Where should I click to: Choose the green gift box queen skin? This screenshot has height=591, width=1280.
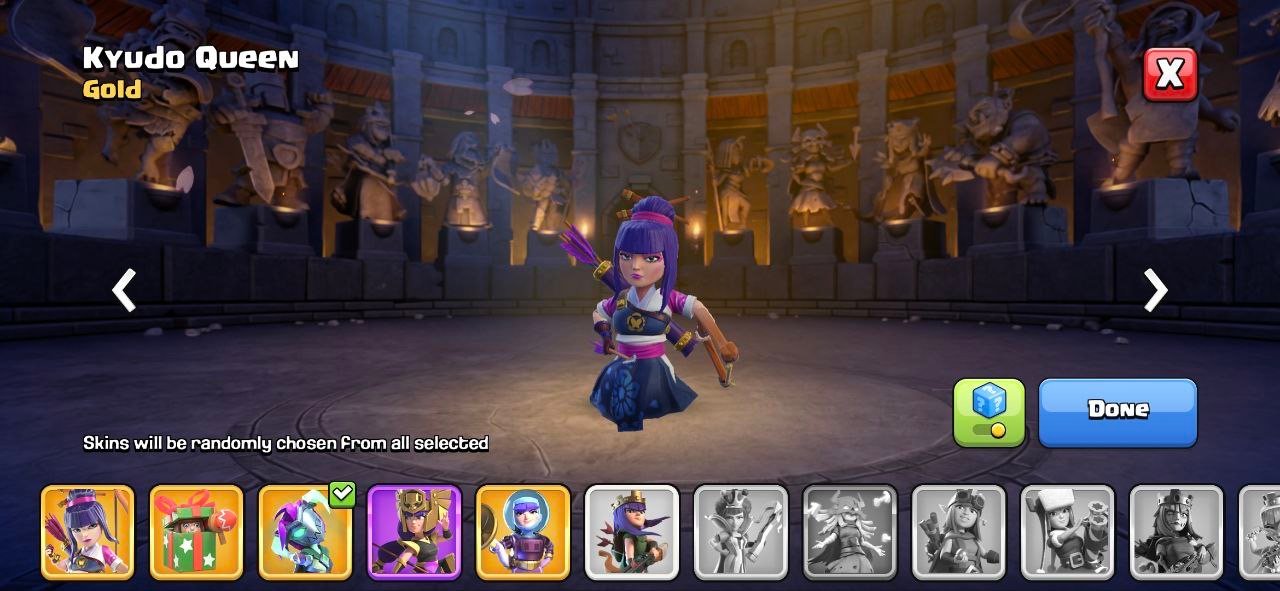coord(196,532)
